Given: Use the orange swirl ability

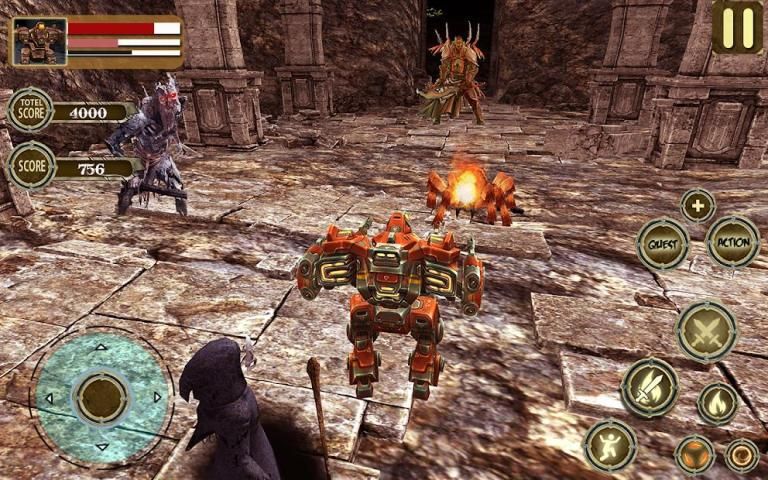Looking at the screenshot, I should pyautogui.click(x=741, y=455).
